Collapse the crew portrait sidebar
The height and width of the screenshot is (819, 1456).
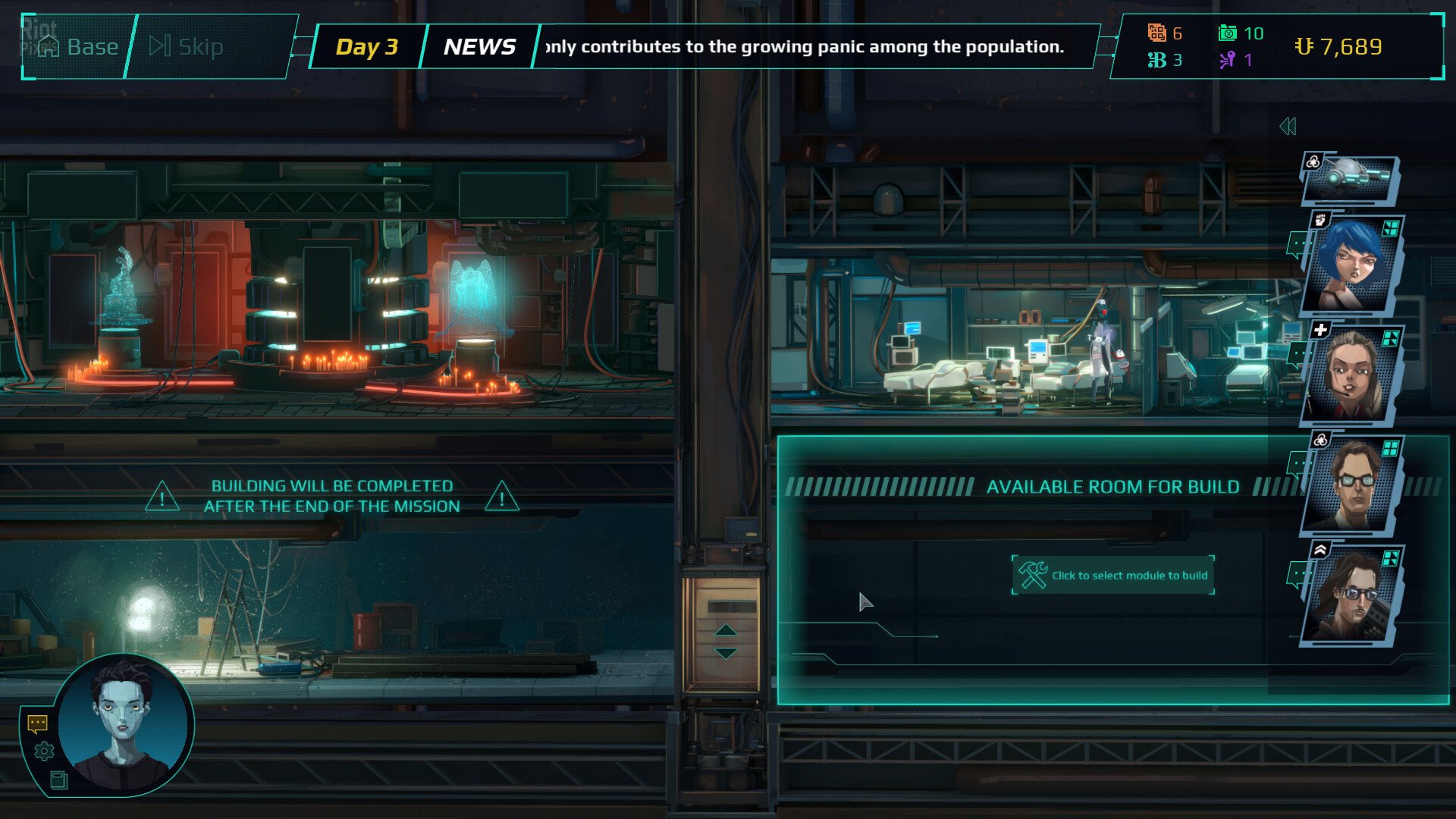pos(1288,127)
